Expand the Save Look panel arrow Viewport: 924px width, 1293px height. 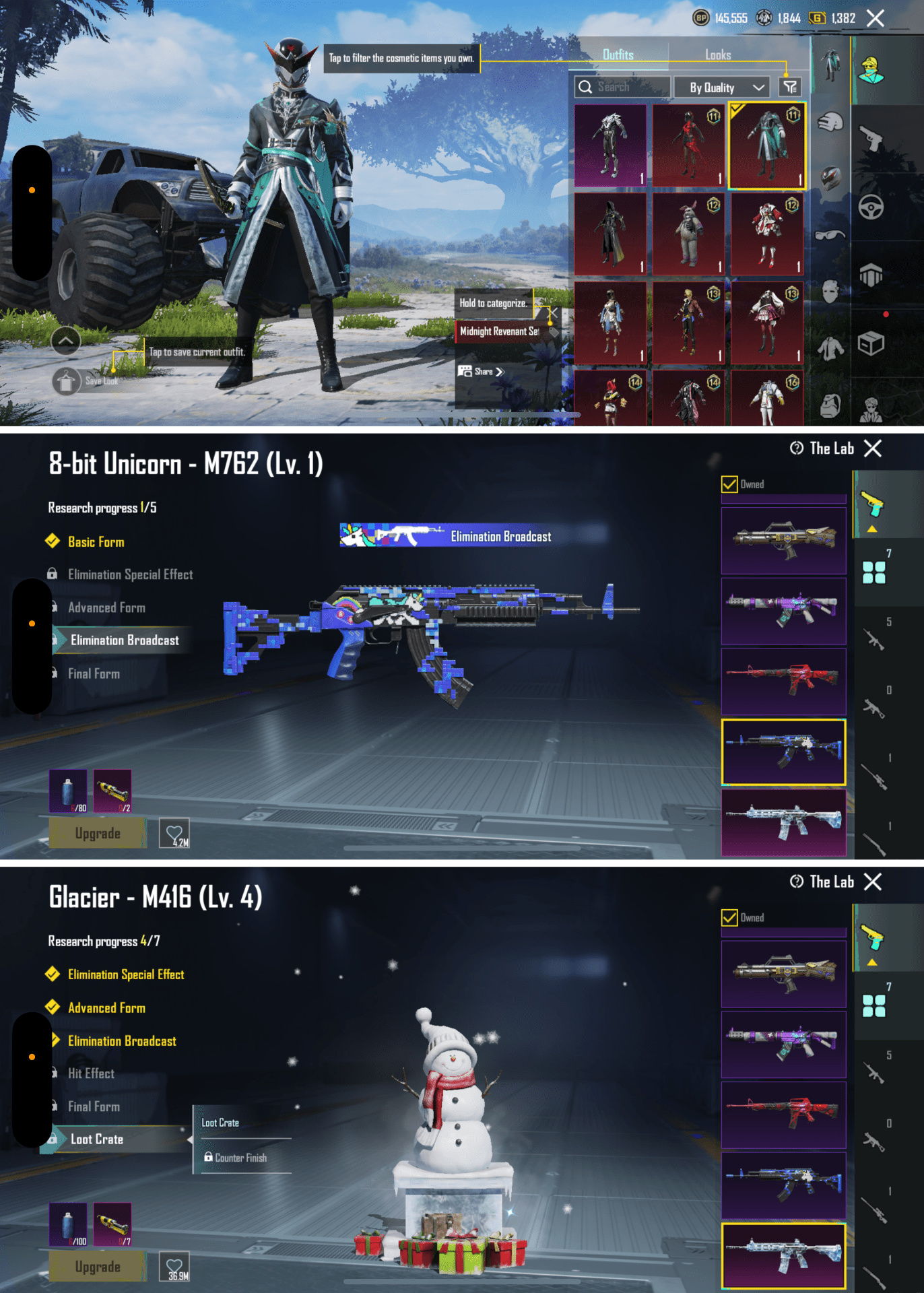[65, 343]
